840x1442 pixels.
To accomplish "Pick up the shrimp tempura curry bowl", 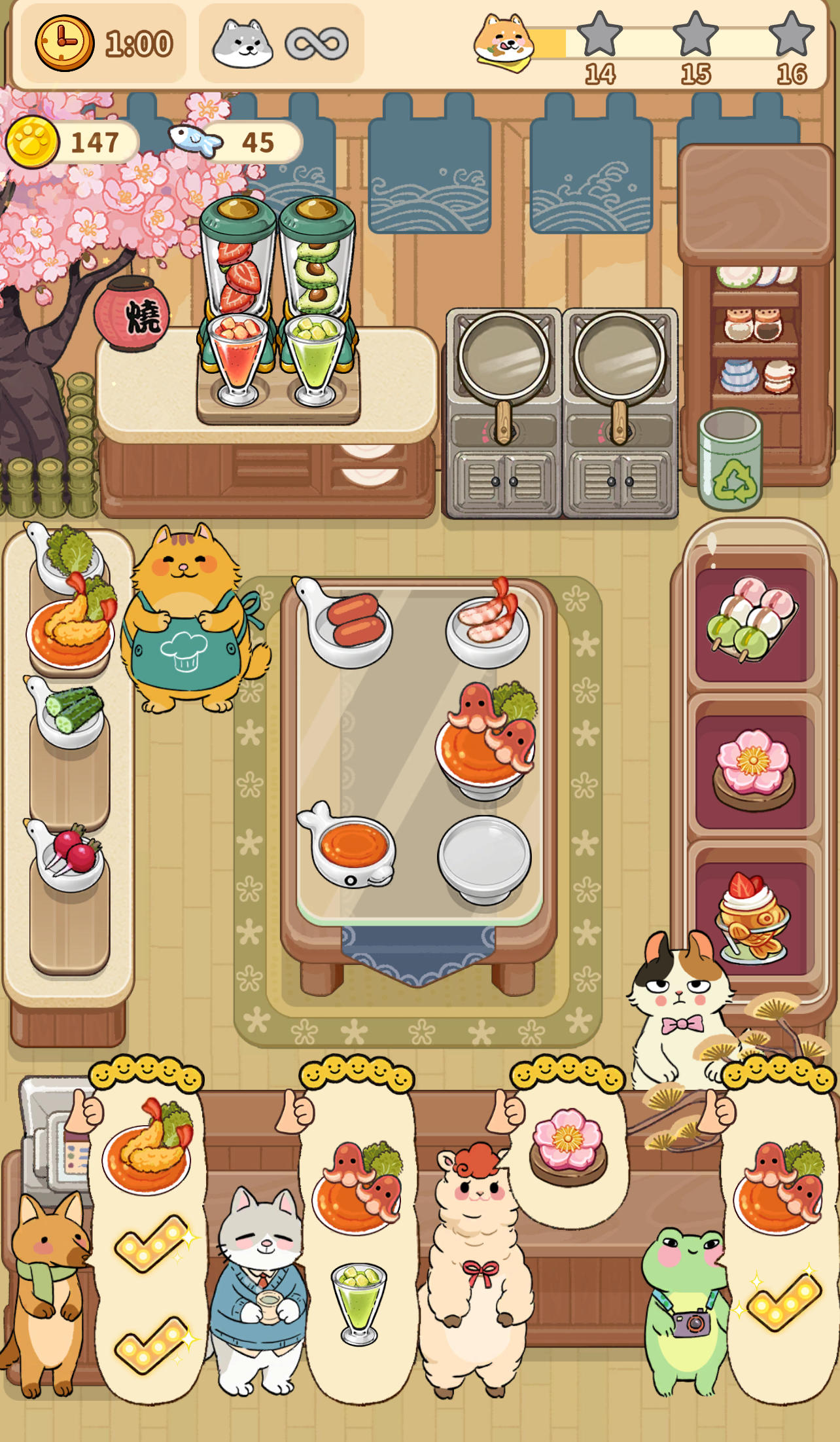I will coord(69,628).
